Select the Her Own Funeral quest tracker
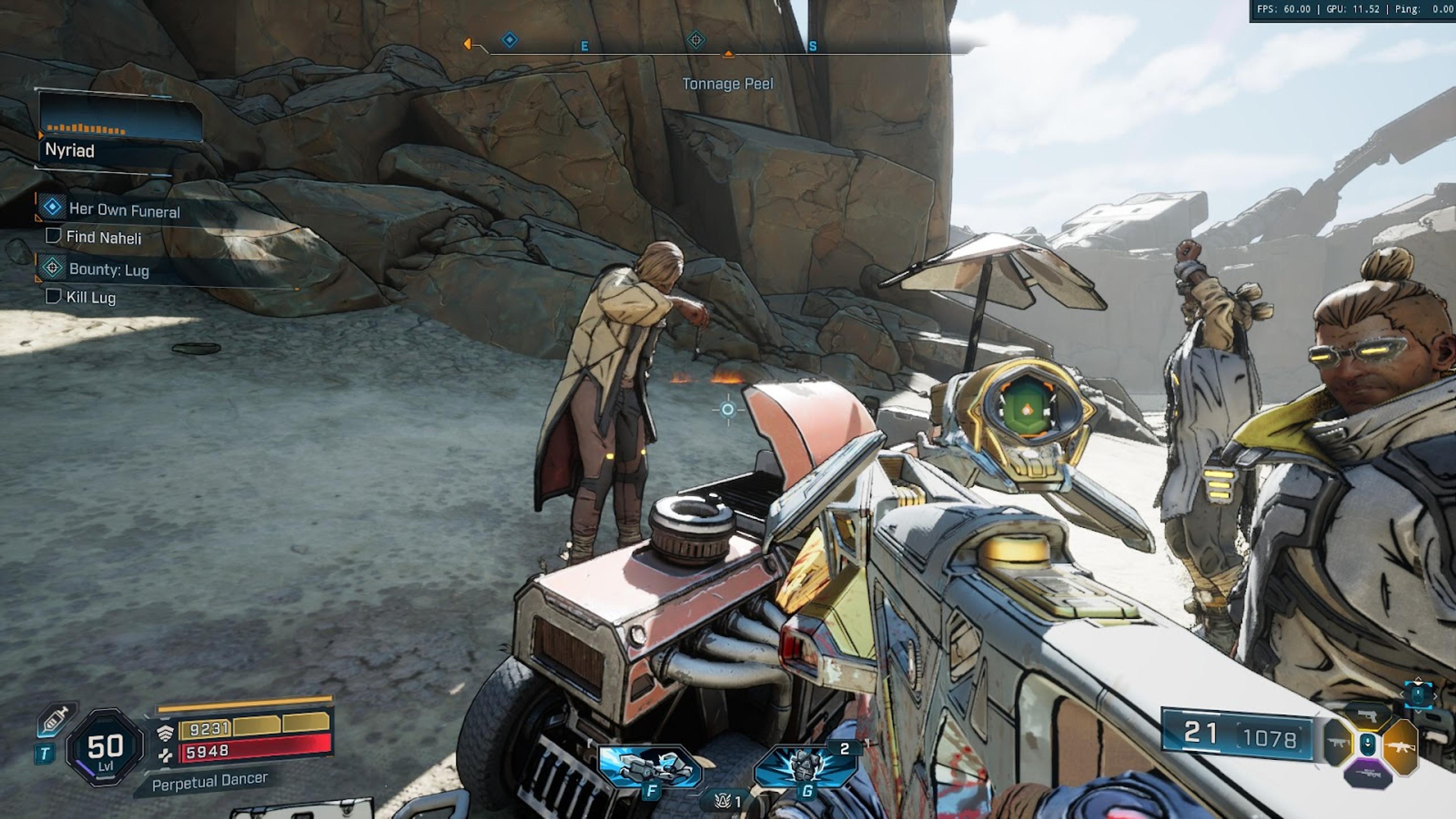The height and width of the screenshot is (819, 1456). (x=124, y=210)
